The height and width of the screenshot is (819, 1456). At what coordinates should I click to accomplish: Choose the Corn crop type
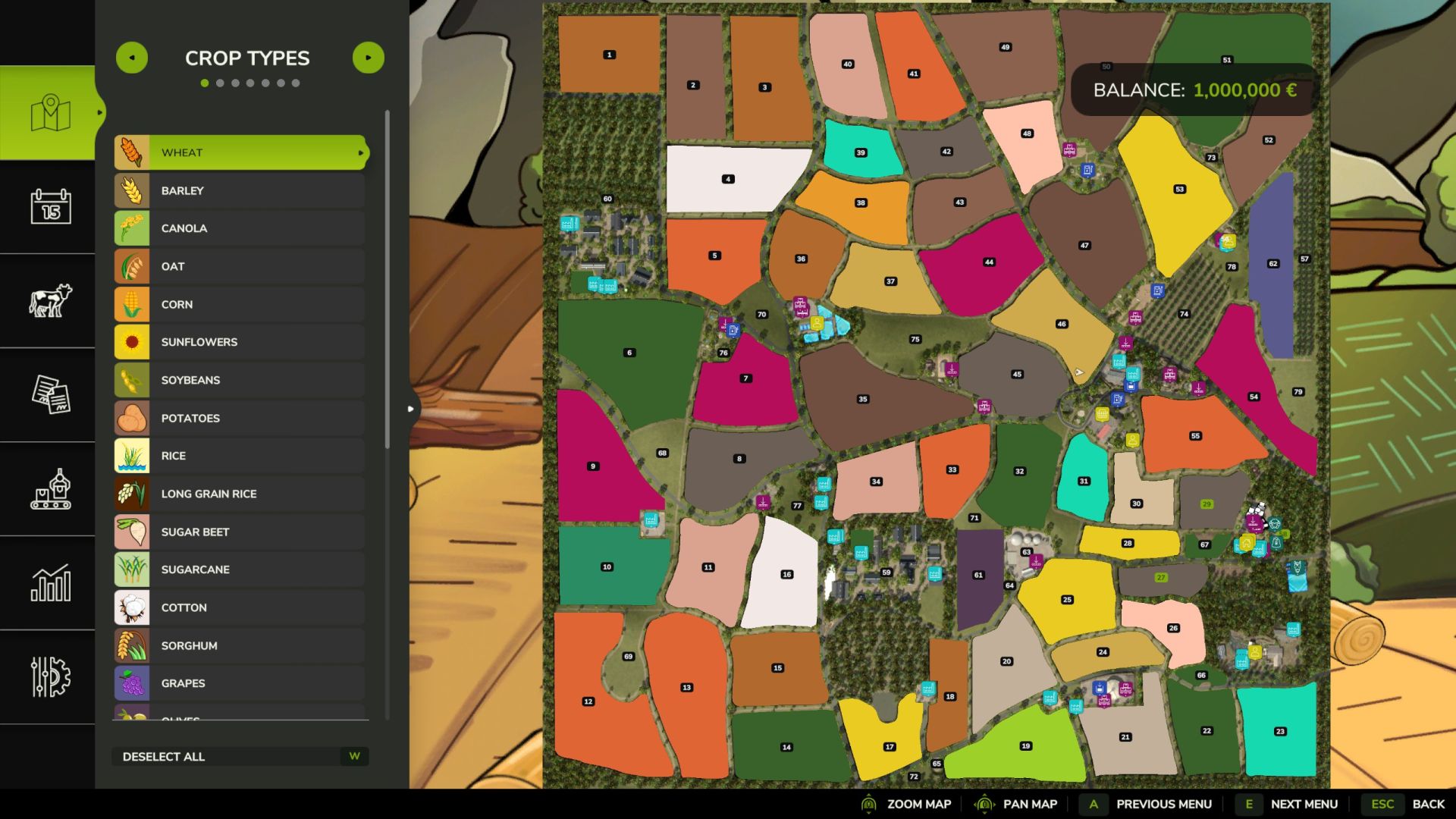(241, 304)
